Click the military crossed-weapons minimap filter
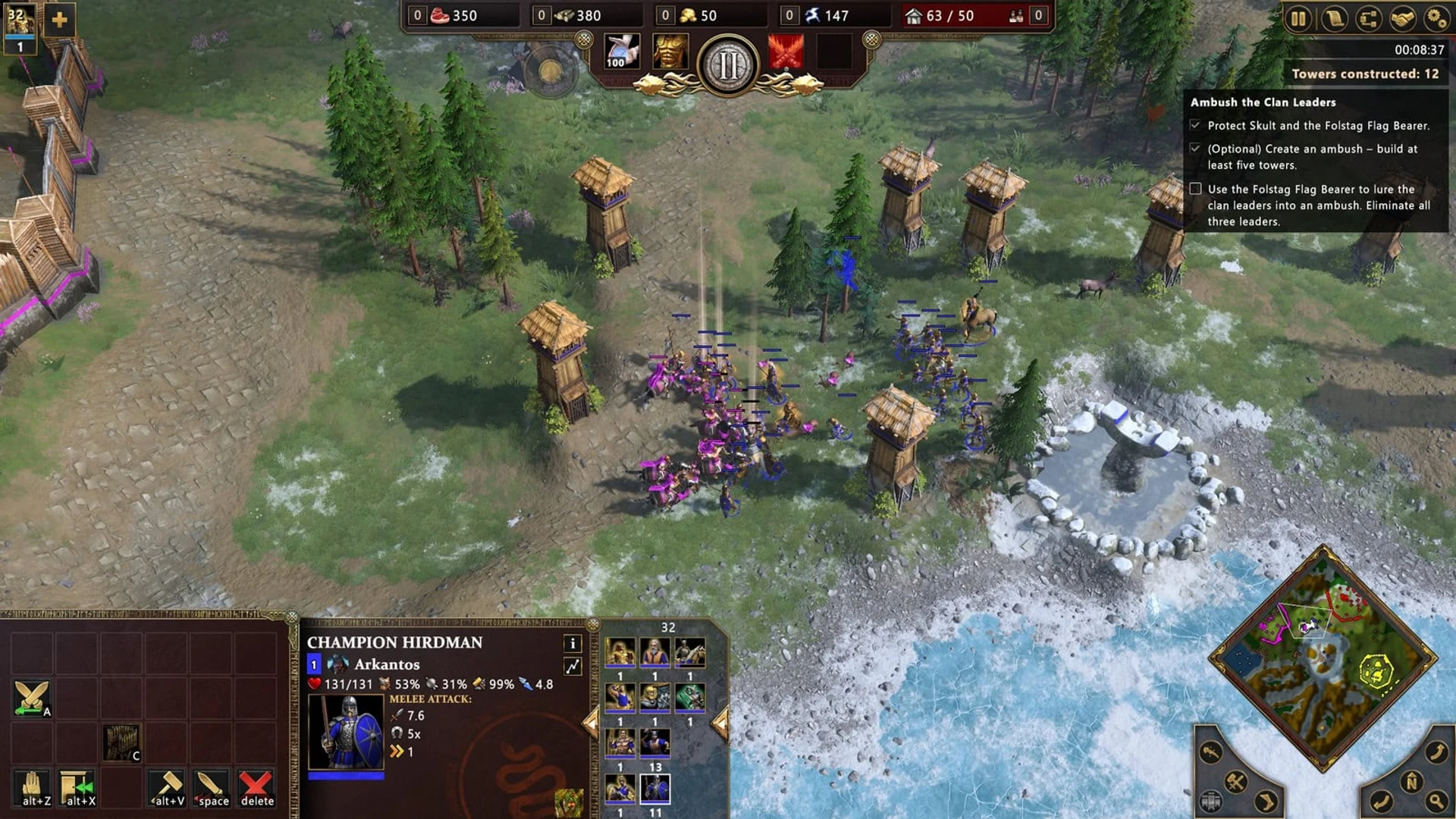 [1236, 782]
